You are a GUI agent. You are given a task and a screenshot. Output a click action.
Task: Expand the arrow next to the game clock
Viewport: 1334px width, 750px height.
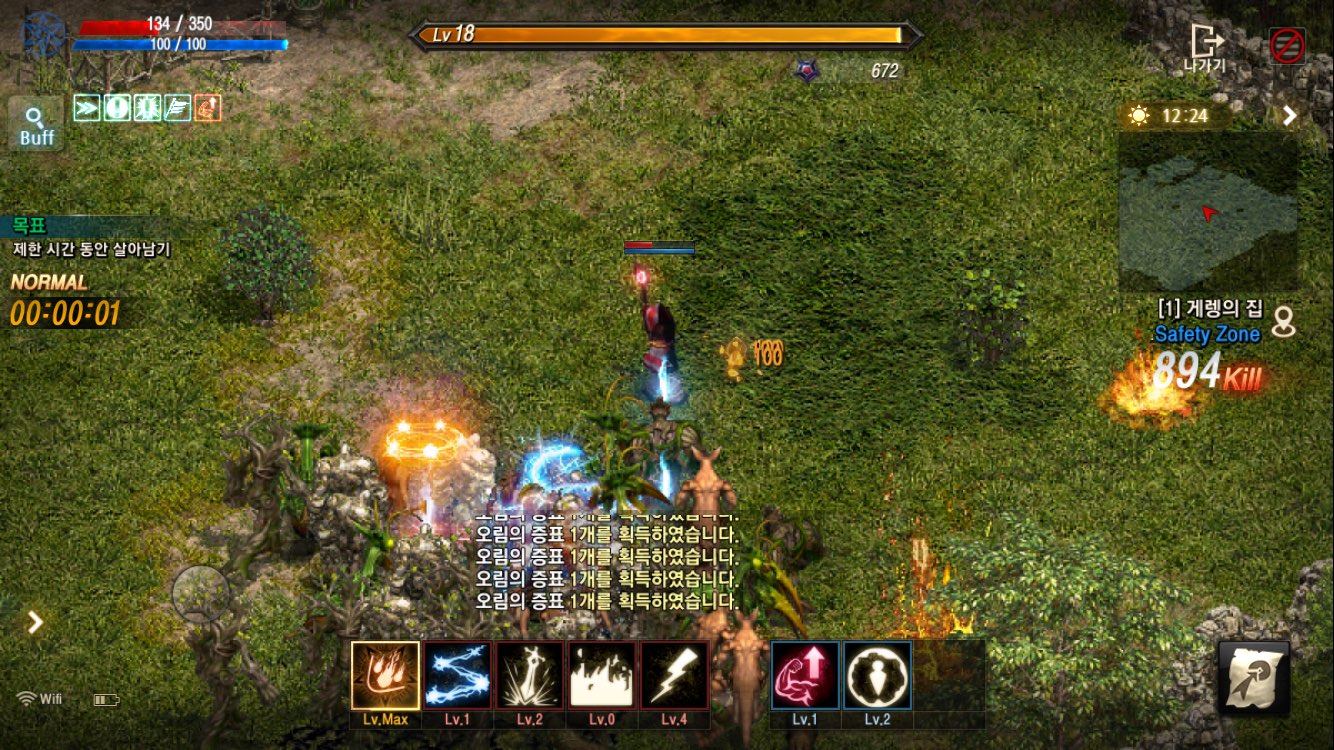[x=1290, y=115]
